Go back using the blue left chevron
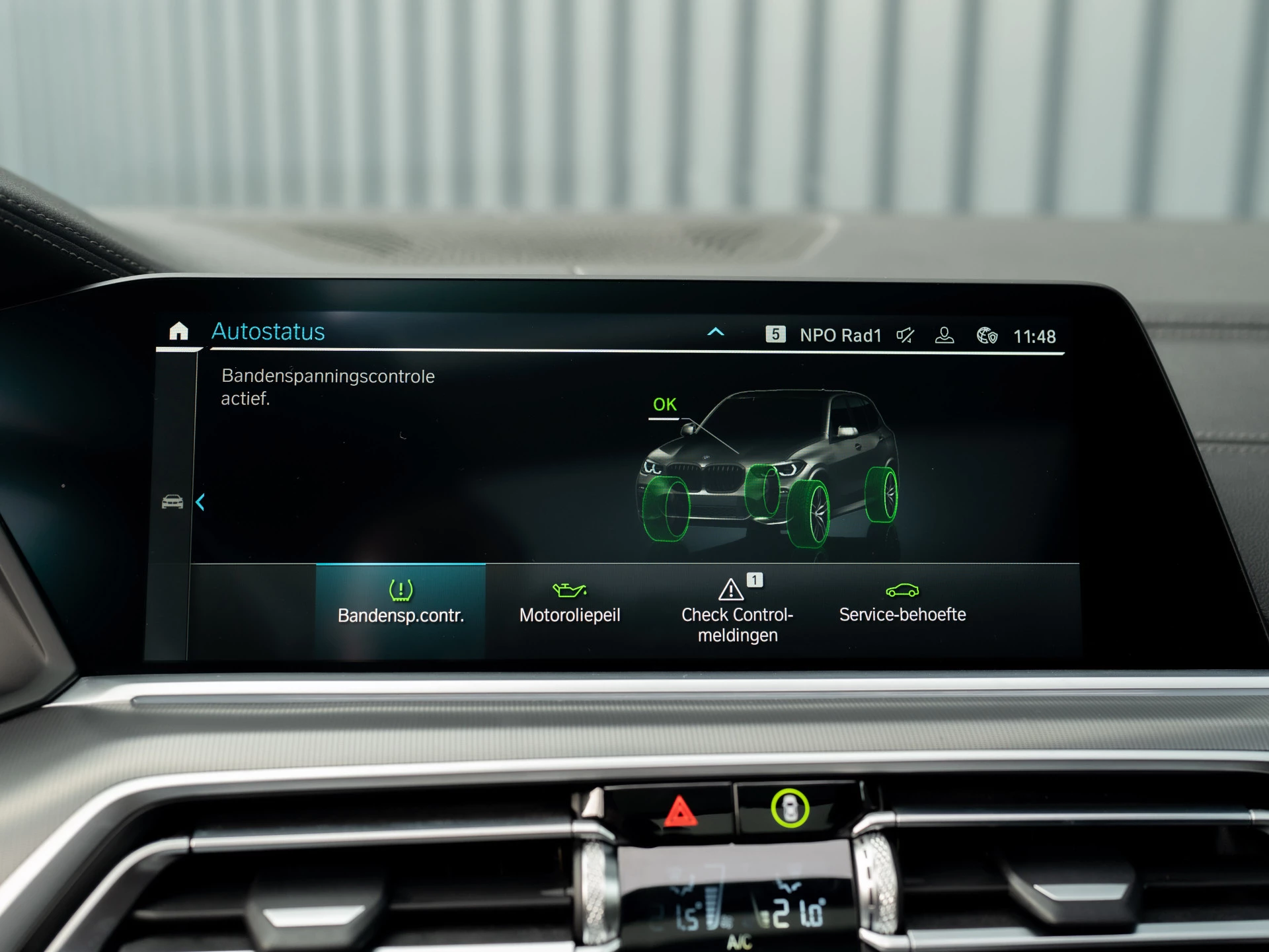The width and height of the screenshot is (1269, 952). pyautogui.click(x=201, y=503)
